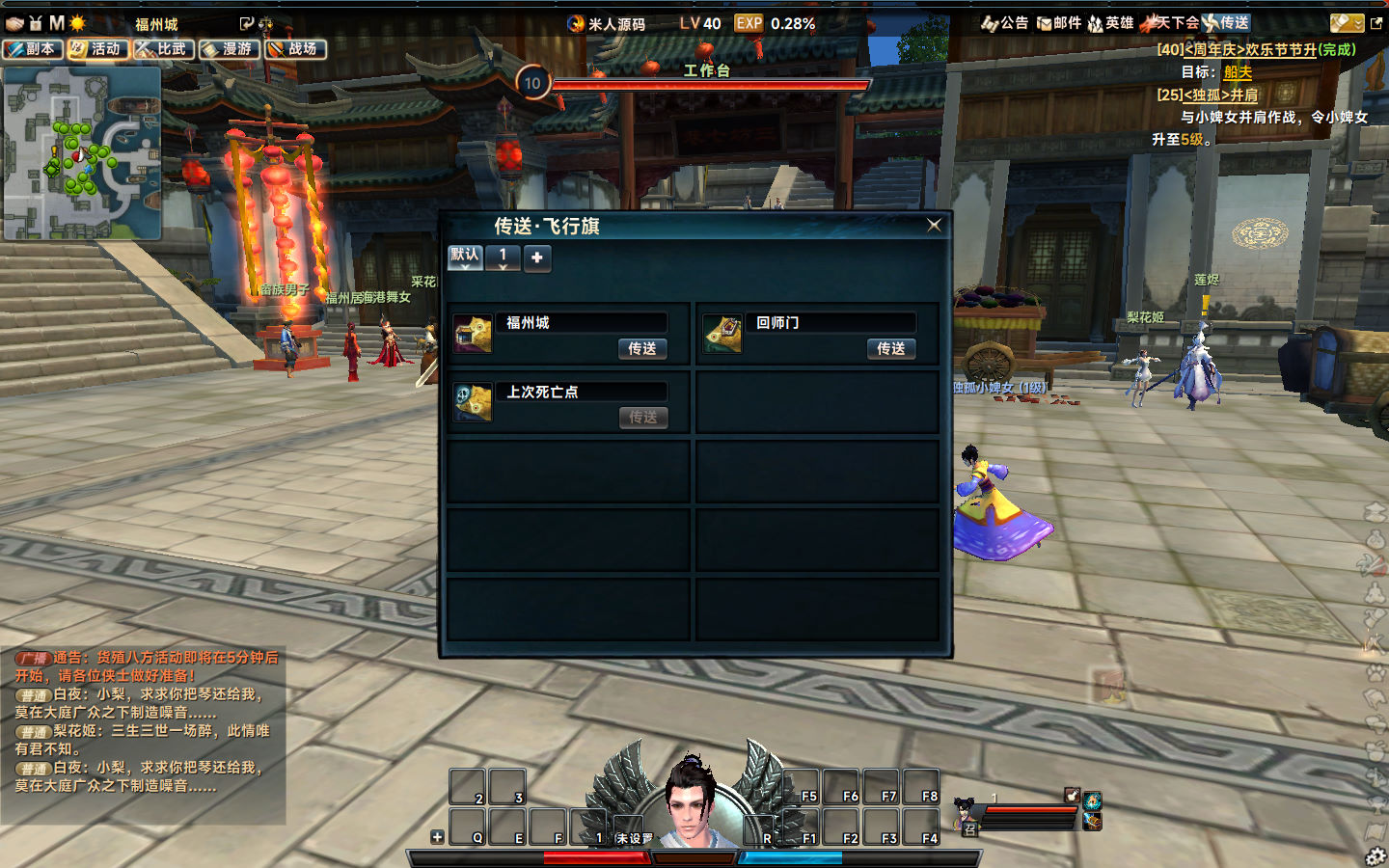The image size is (1389, 868).
Task: Open the 漫游 roaming menu
Action: coord(230,49)
